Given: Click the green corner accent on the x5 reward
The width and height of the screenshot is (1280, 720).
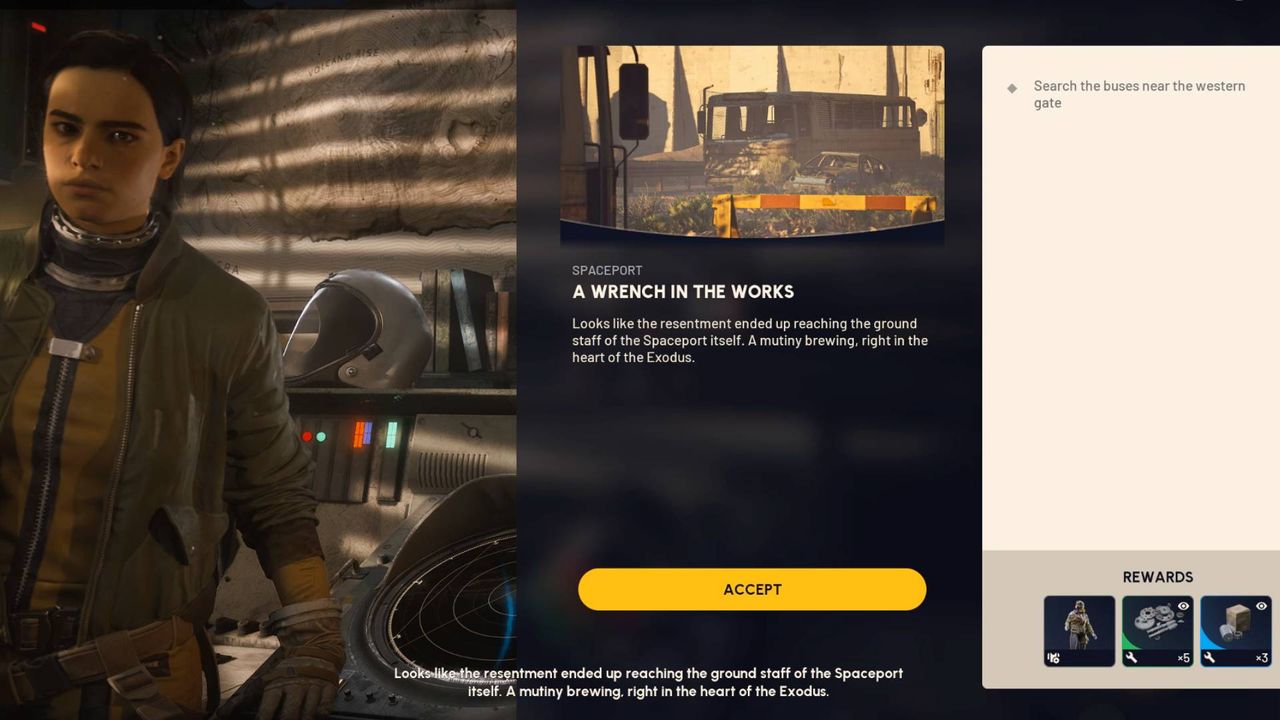Looking at the screenshot, I should click(1127, 644).
